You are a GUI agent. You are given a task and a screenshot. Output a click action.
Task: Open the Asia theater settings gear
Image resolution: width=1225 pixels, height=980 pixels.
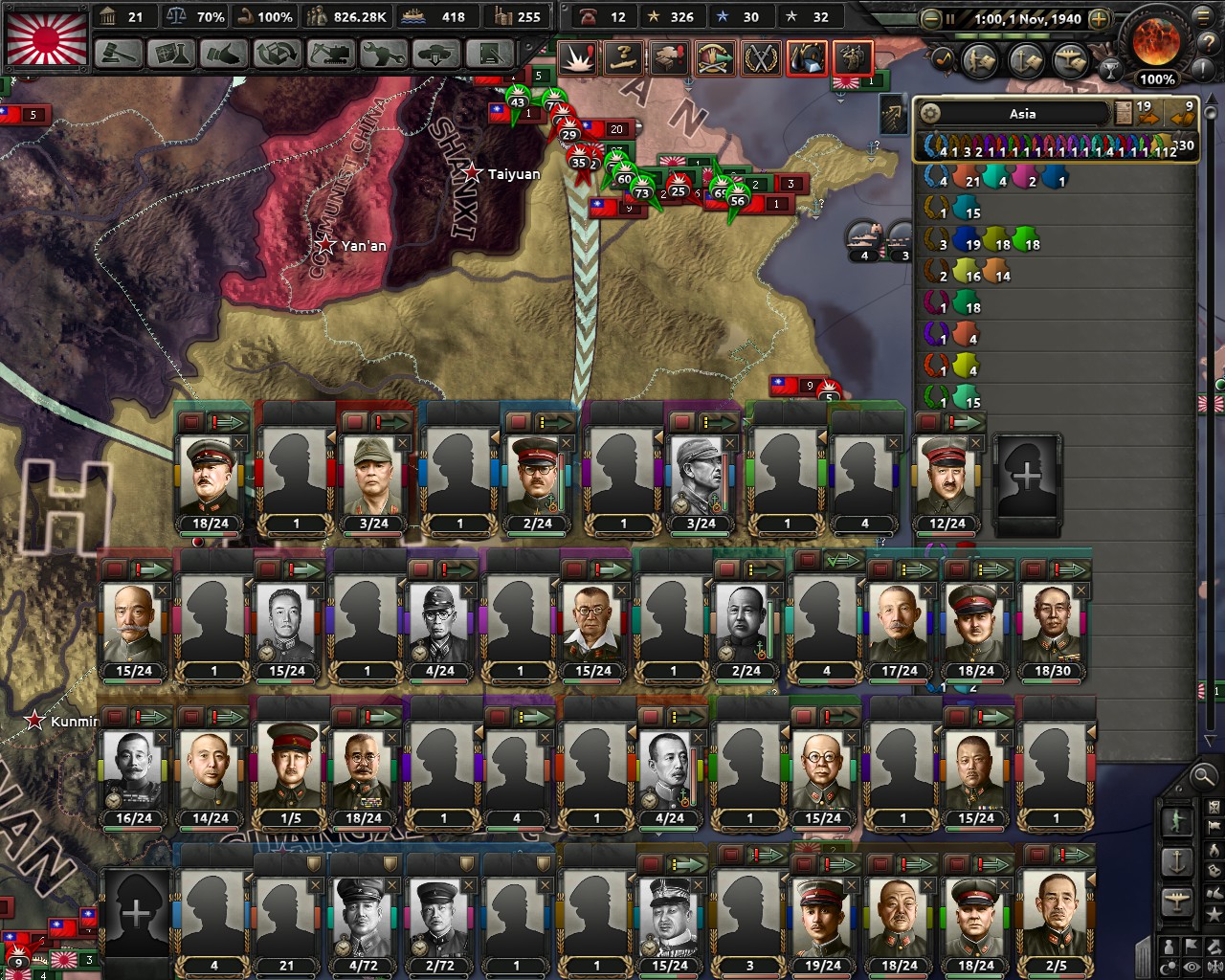(930, 113)
